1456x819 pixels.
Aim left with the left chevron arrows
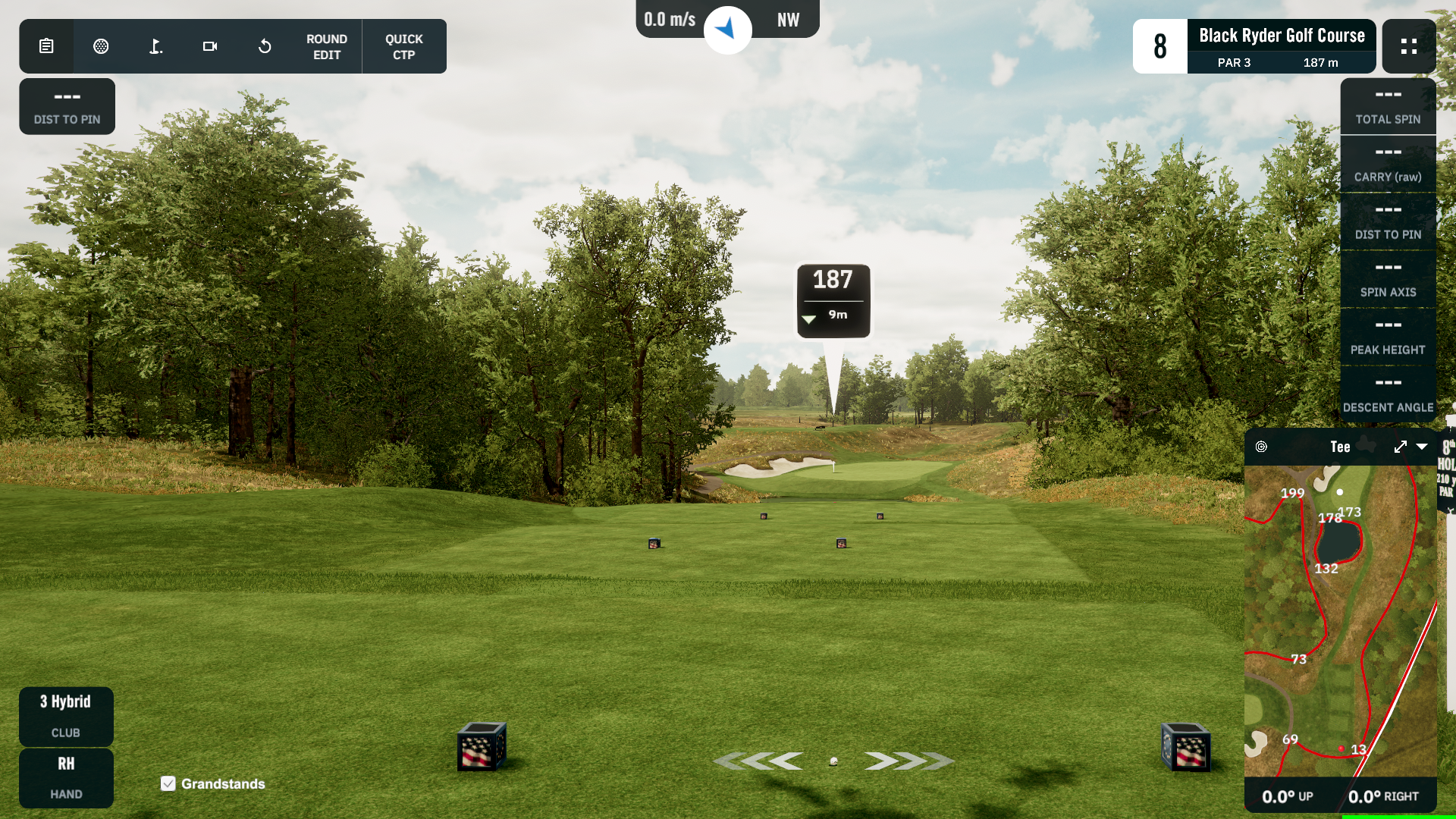click(759, 761)
